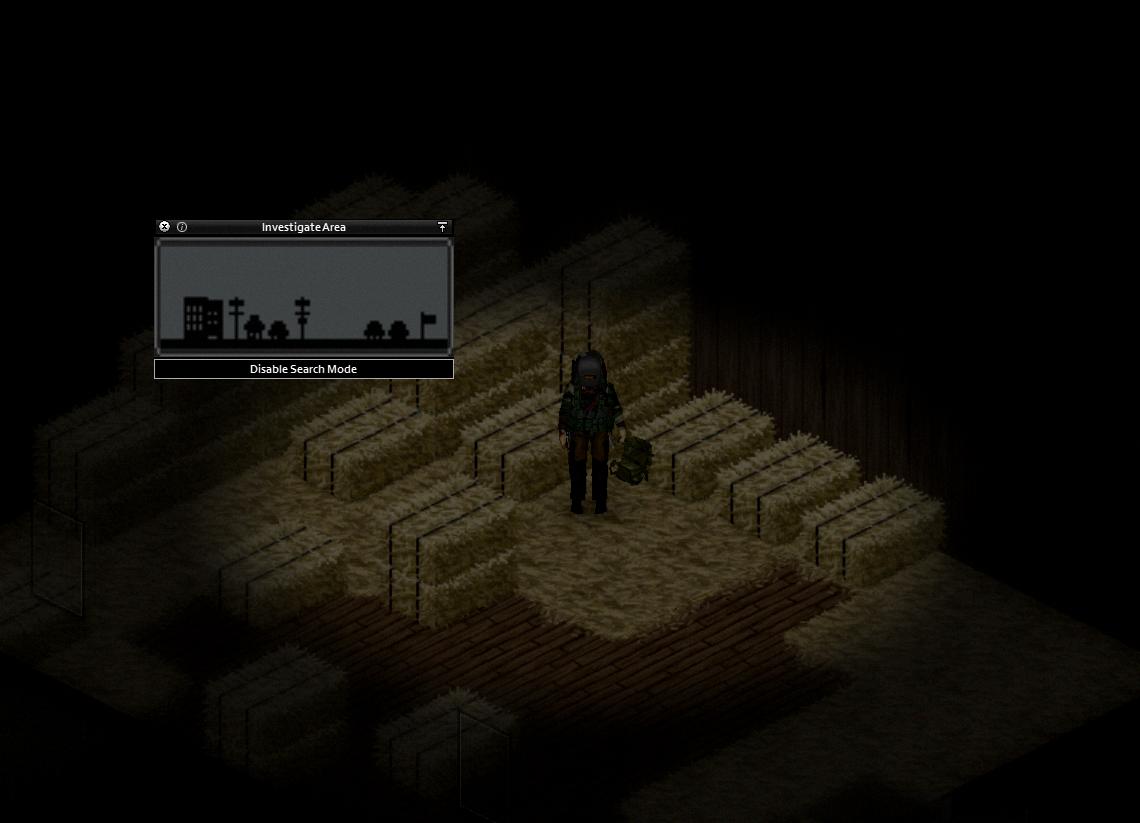Viewport: 1140px width, 823px height.
Task: Select the Investigate Area title bar
Action: pyautogui.click(x=304, y=227)
